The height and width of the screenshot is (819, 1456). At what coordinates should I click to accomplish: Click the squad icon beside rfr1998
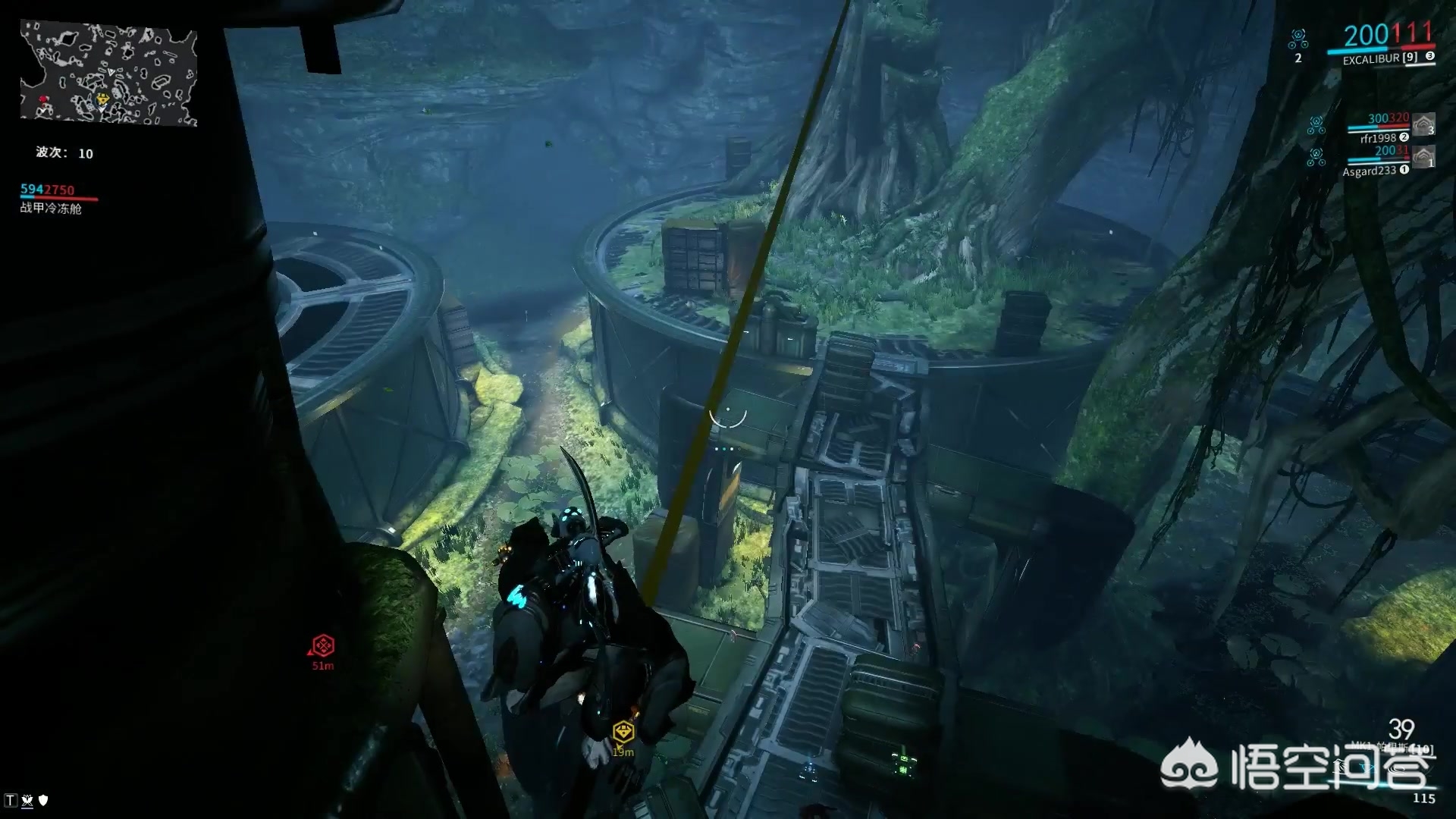click(1316, 124)
